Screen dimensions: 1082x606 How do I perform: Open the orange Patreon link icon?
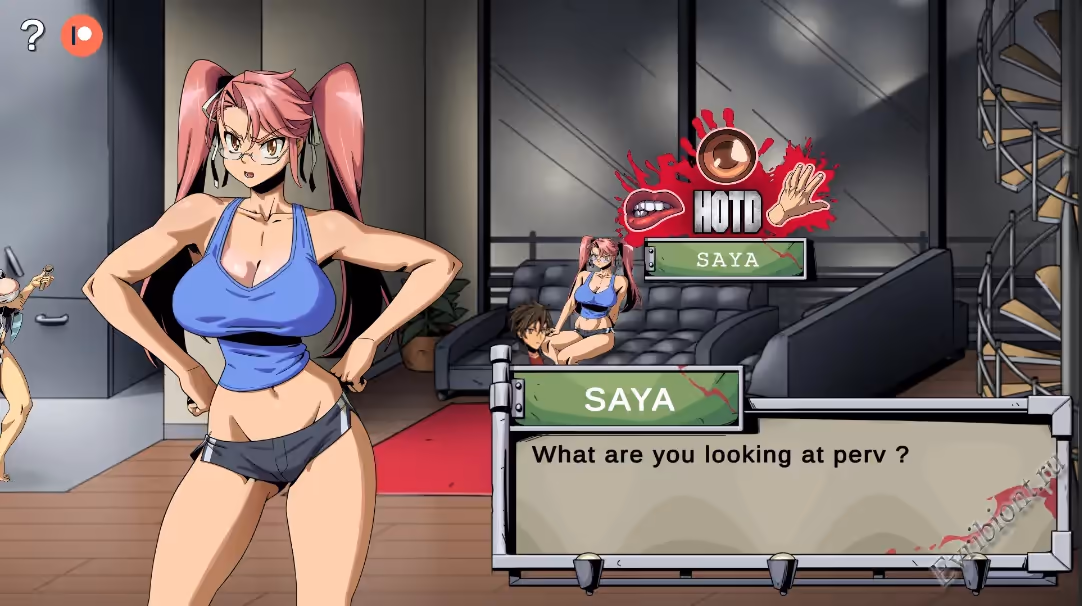pos(82,37)
